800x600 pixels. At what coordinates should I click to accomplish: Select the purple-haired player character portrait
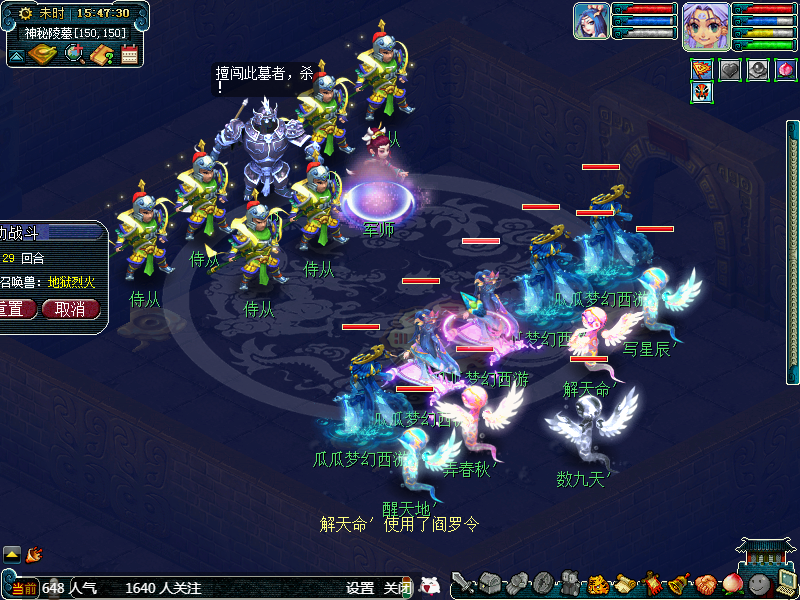click(x=705, y=25)
